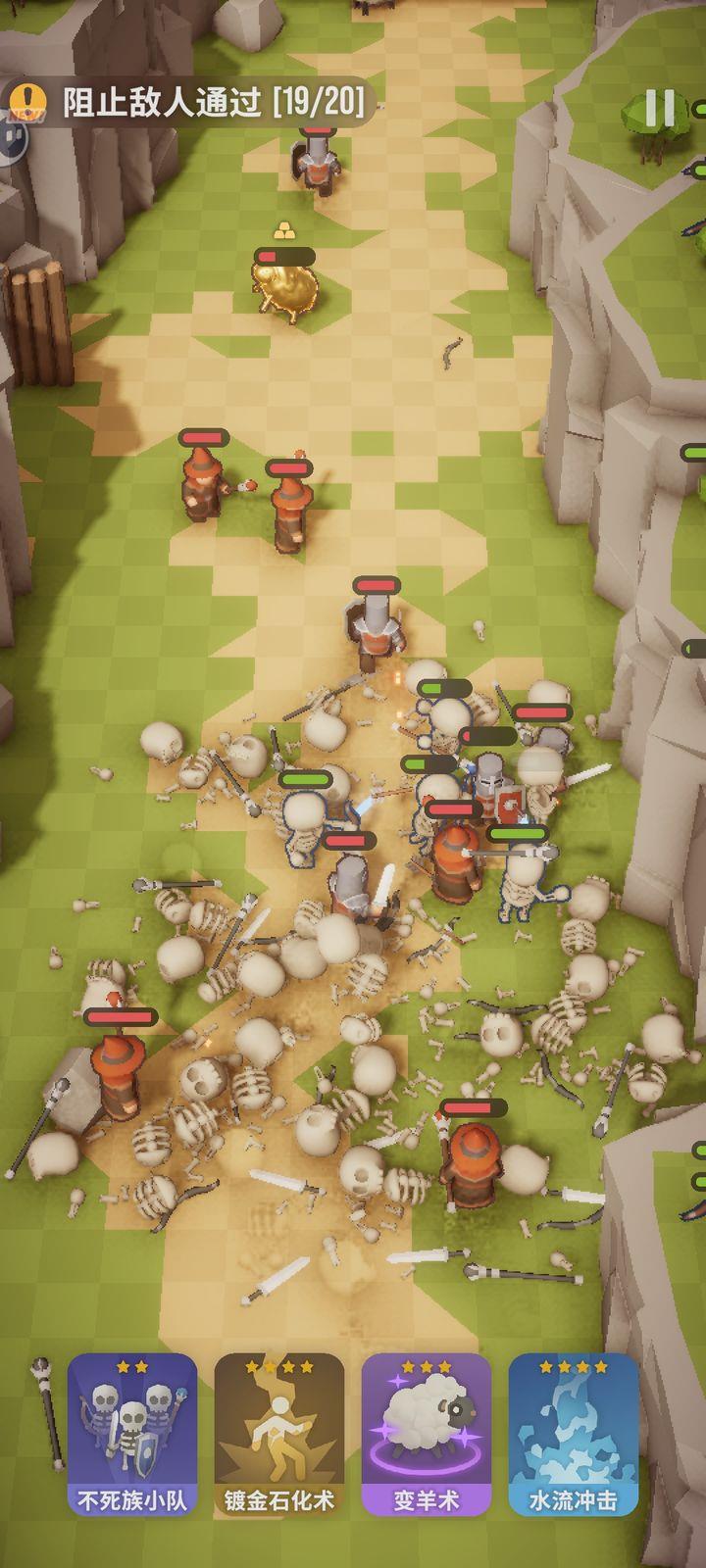
Task: Activate the 水流冲击 water blast card
Action: [574, 1434]
